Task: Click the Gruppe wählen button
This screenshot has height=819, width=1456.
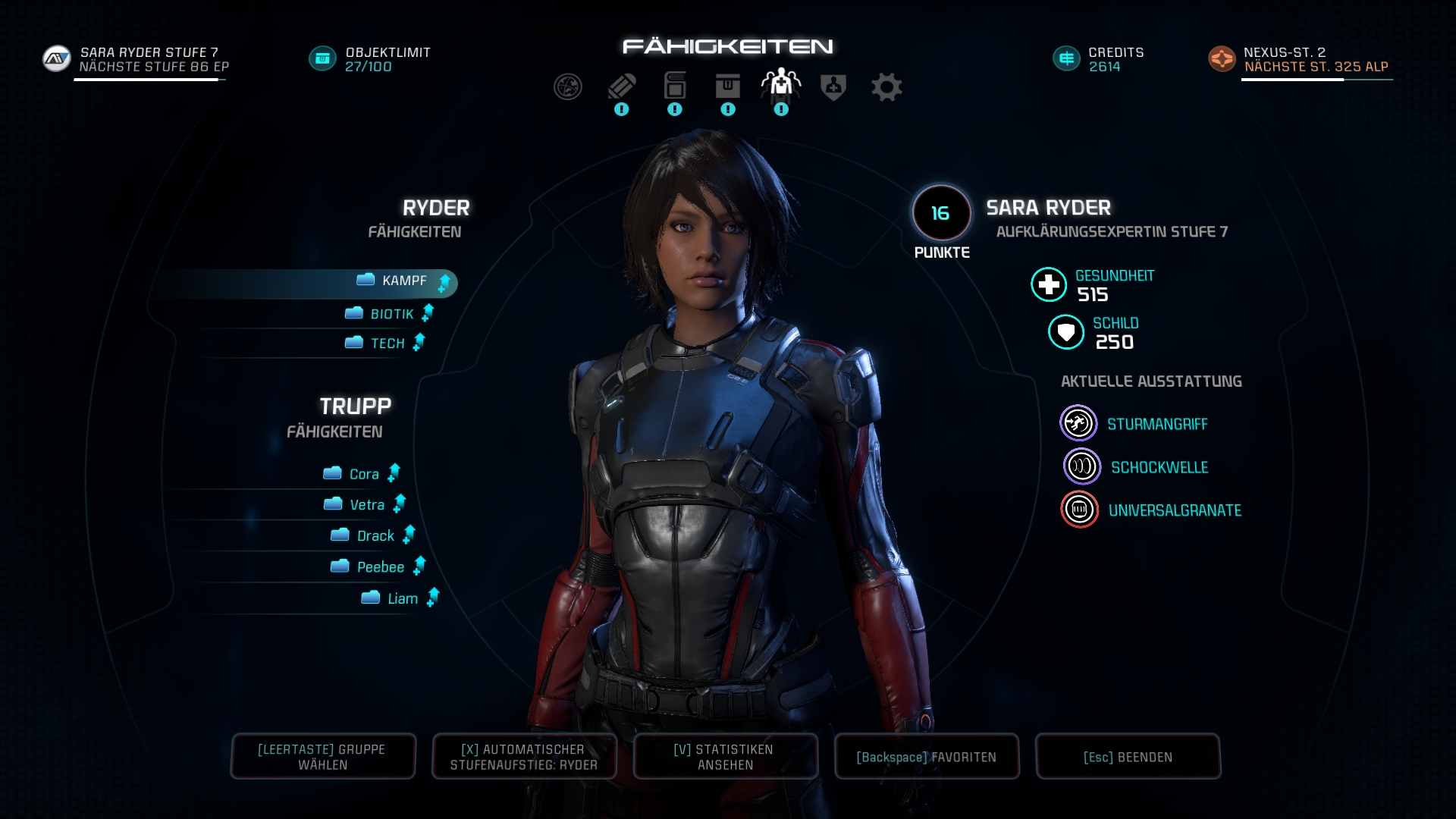Action: 323,757
